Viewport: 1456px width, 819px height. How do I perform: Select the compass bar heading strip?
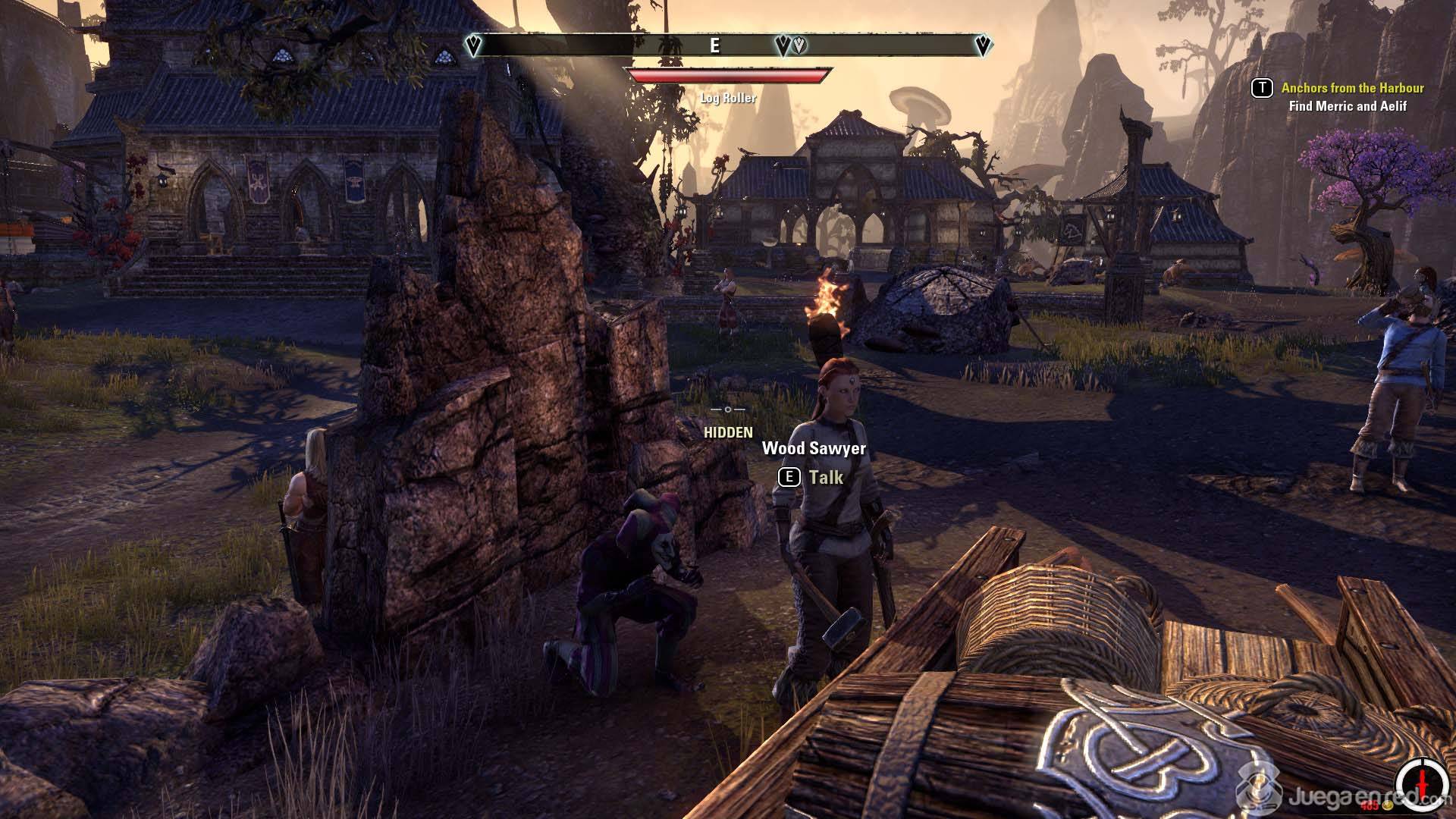(728, 45)
